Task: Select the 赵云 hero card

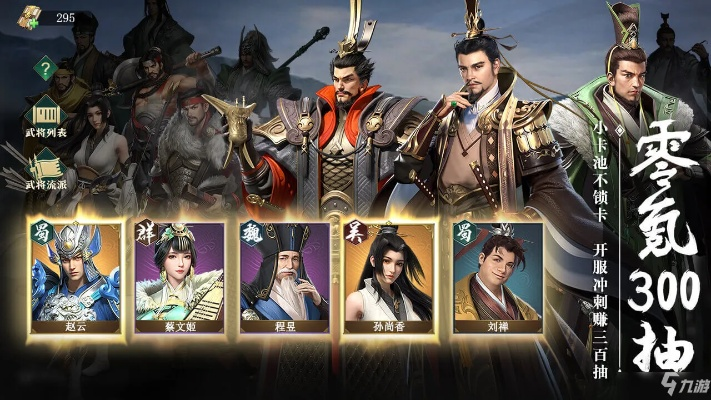Action: point(76,277)
